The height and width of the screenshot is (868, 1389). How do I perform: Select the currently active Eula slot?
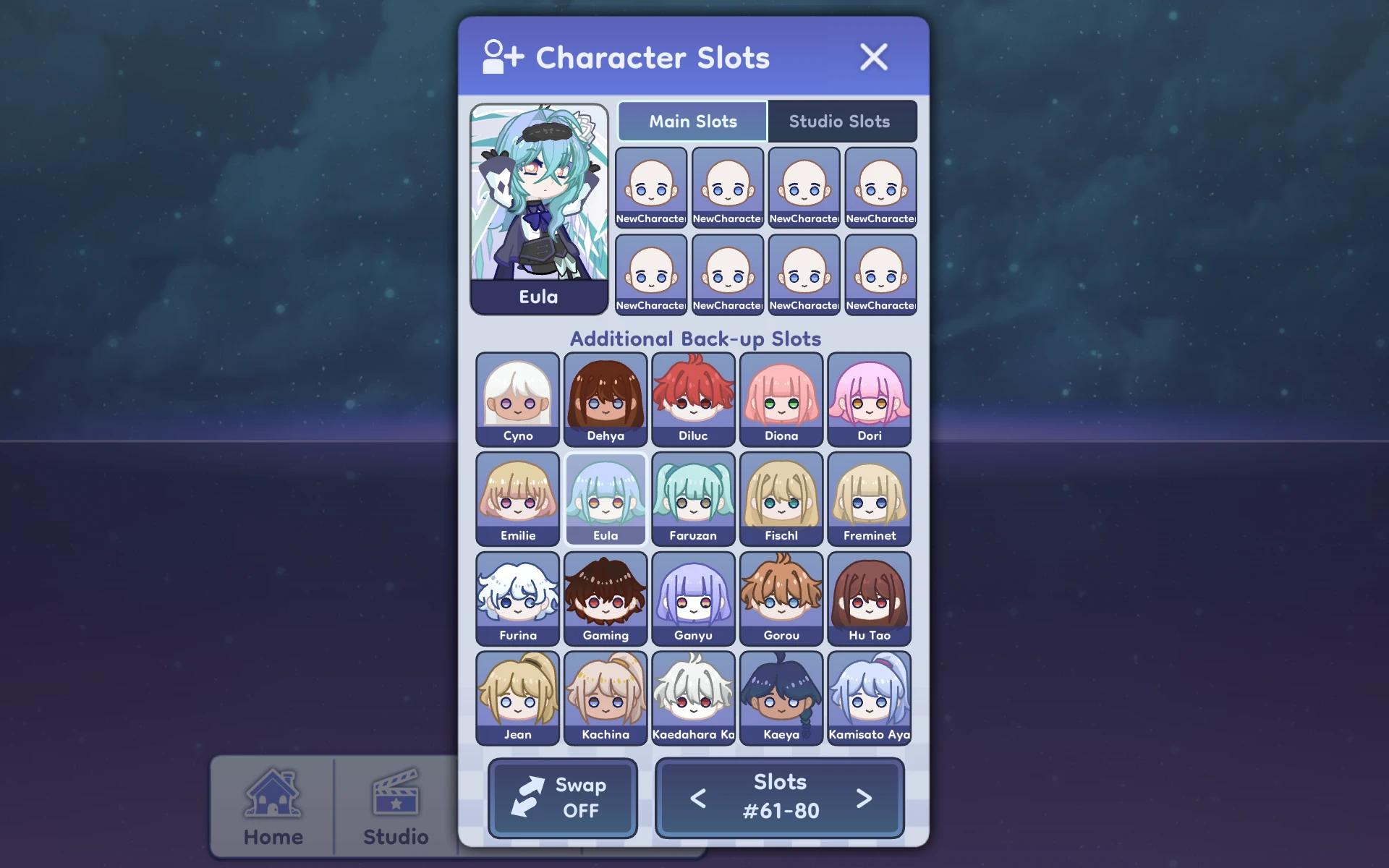(x=606, y=498)
